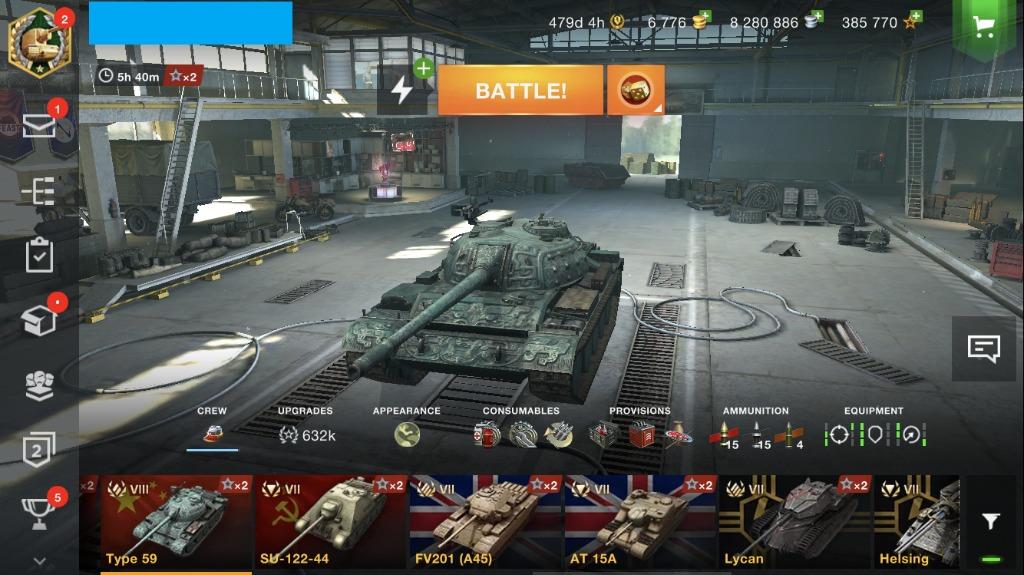Open the crates and containers icon
The height and width of the screenshot is (575, 1024).
click(39, 320)
